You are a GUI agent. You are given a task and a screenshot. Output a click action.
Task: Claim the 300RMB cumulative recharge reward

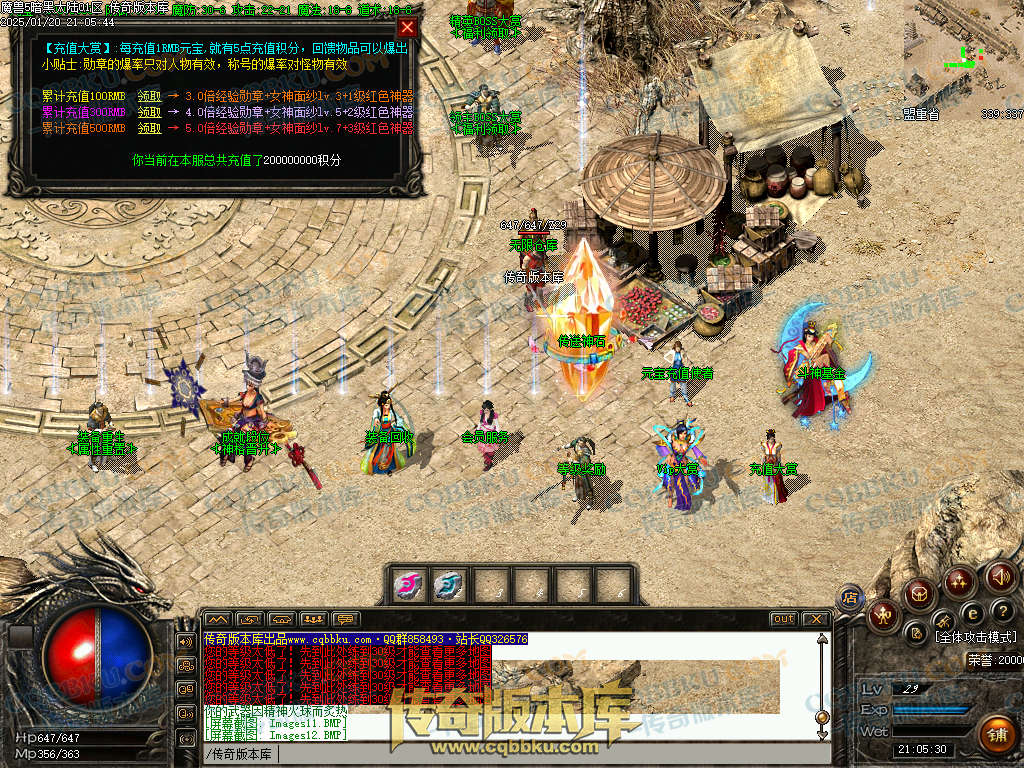point(149,112)
